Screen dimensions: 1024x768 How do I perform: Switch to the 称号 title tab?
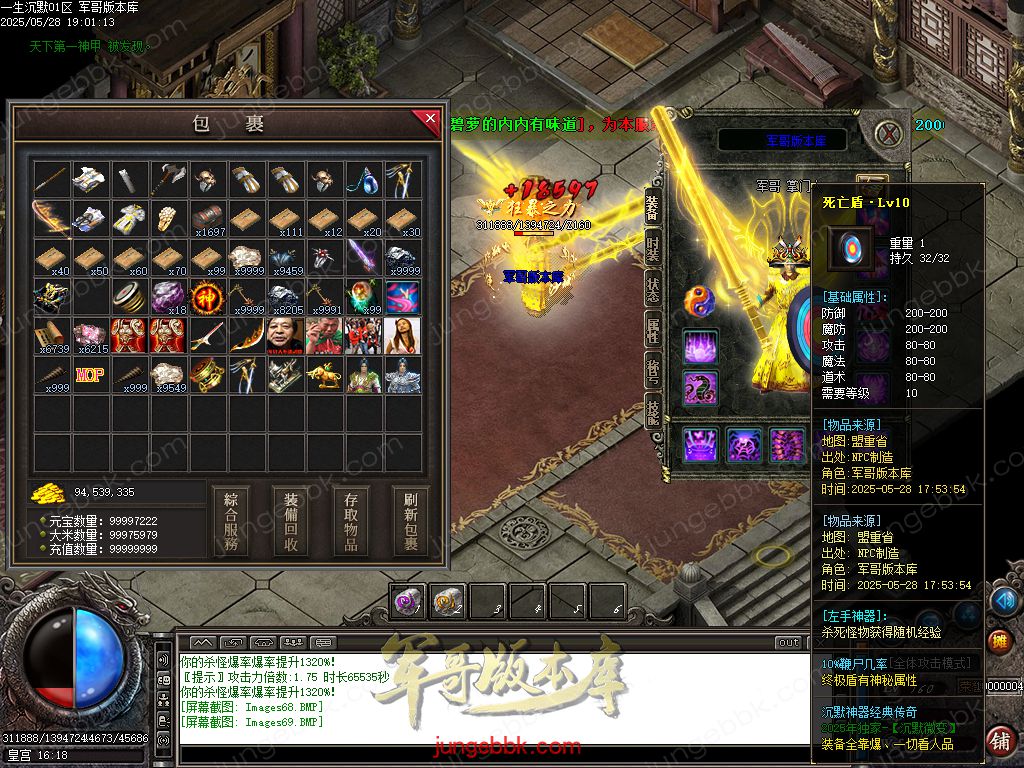[x=652, y=370]
